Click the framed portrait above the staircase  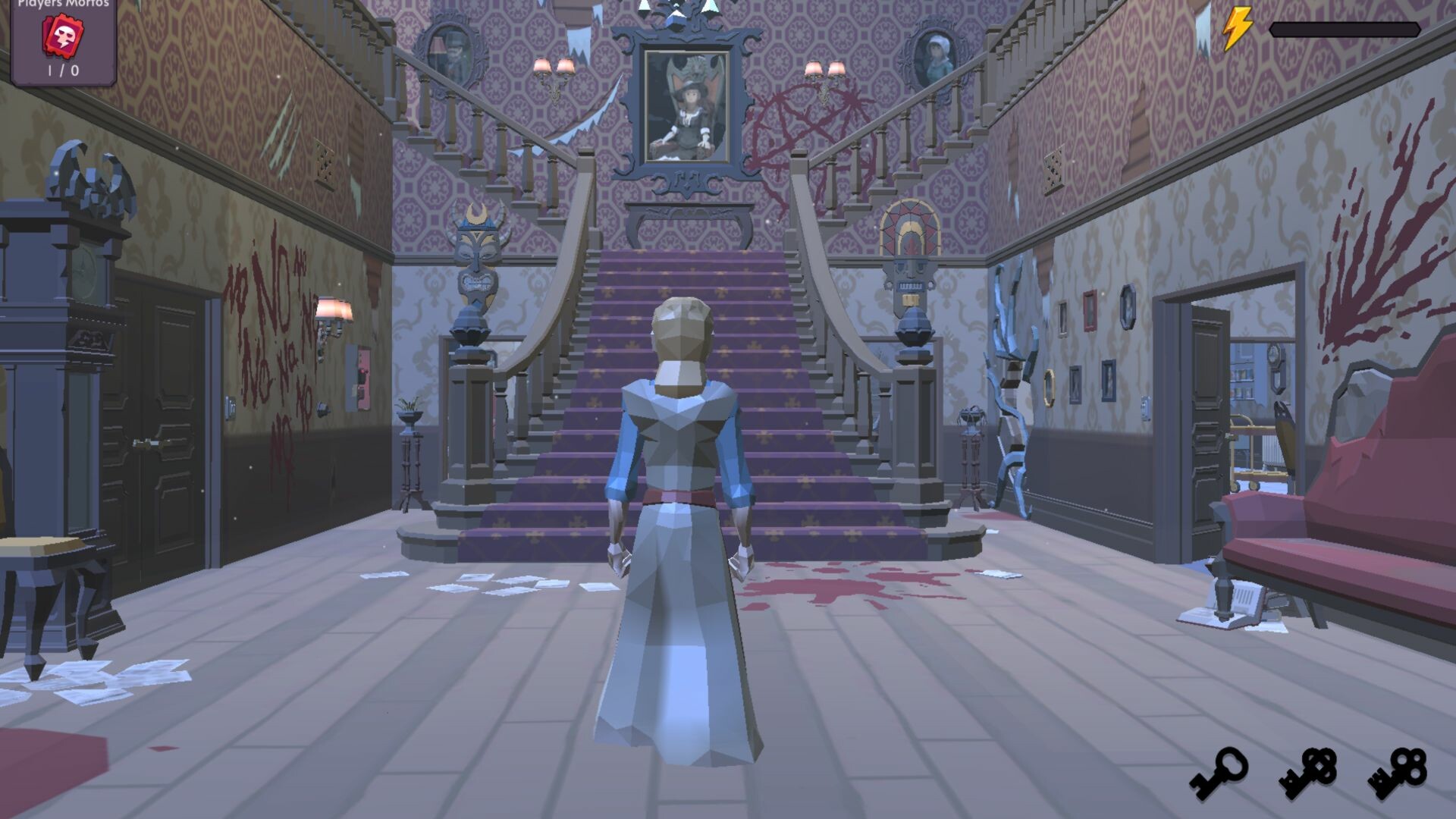[686, 106]
